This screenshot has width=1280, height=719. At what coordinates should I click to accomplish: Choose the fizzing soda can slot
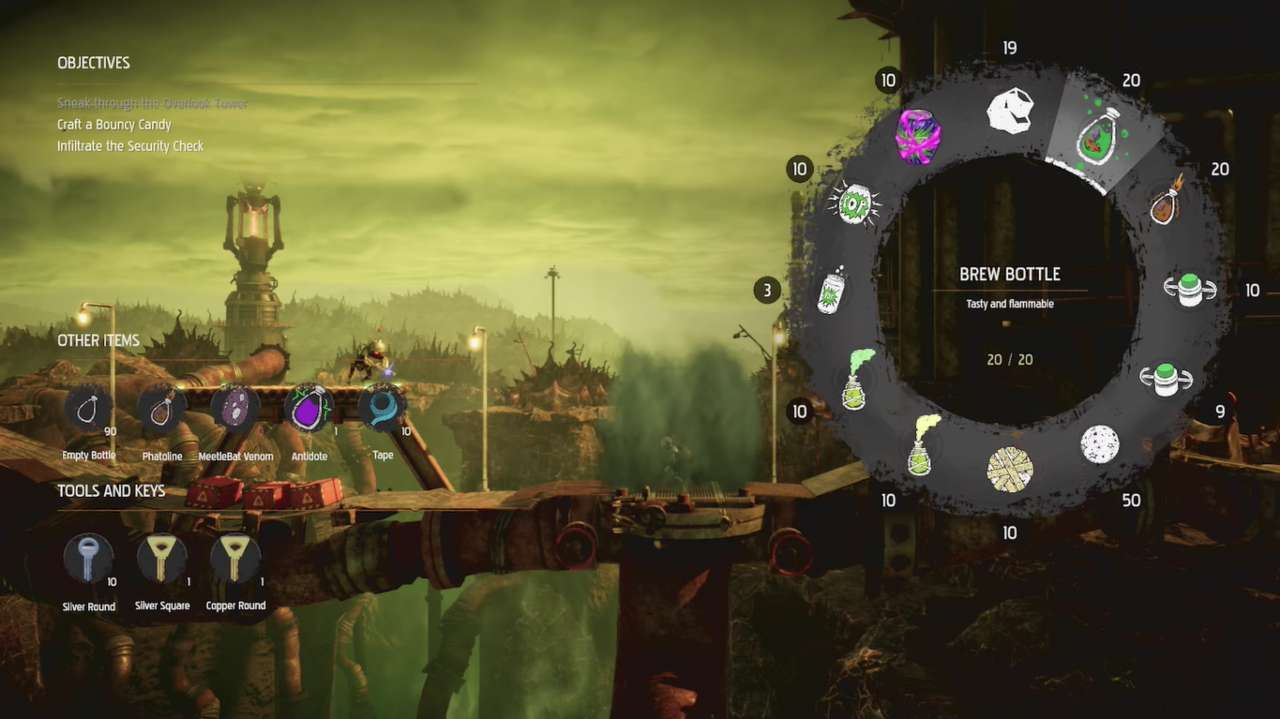coord(834,292)
